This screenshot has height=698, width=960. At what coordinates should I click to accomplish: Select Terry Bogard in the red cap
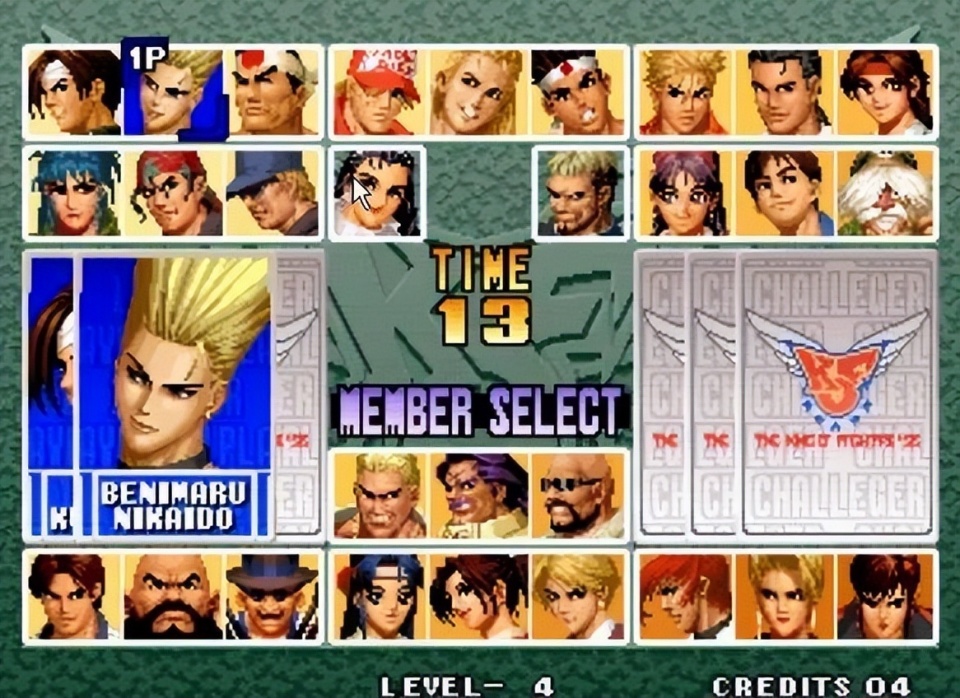(378, 92)
